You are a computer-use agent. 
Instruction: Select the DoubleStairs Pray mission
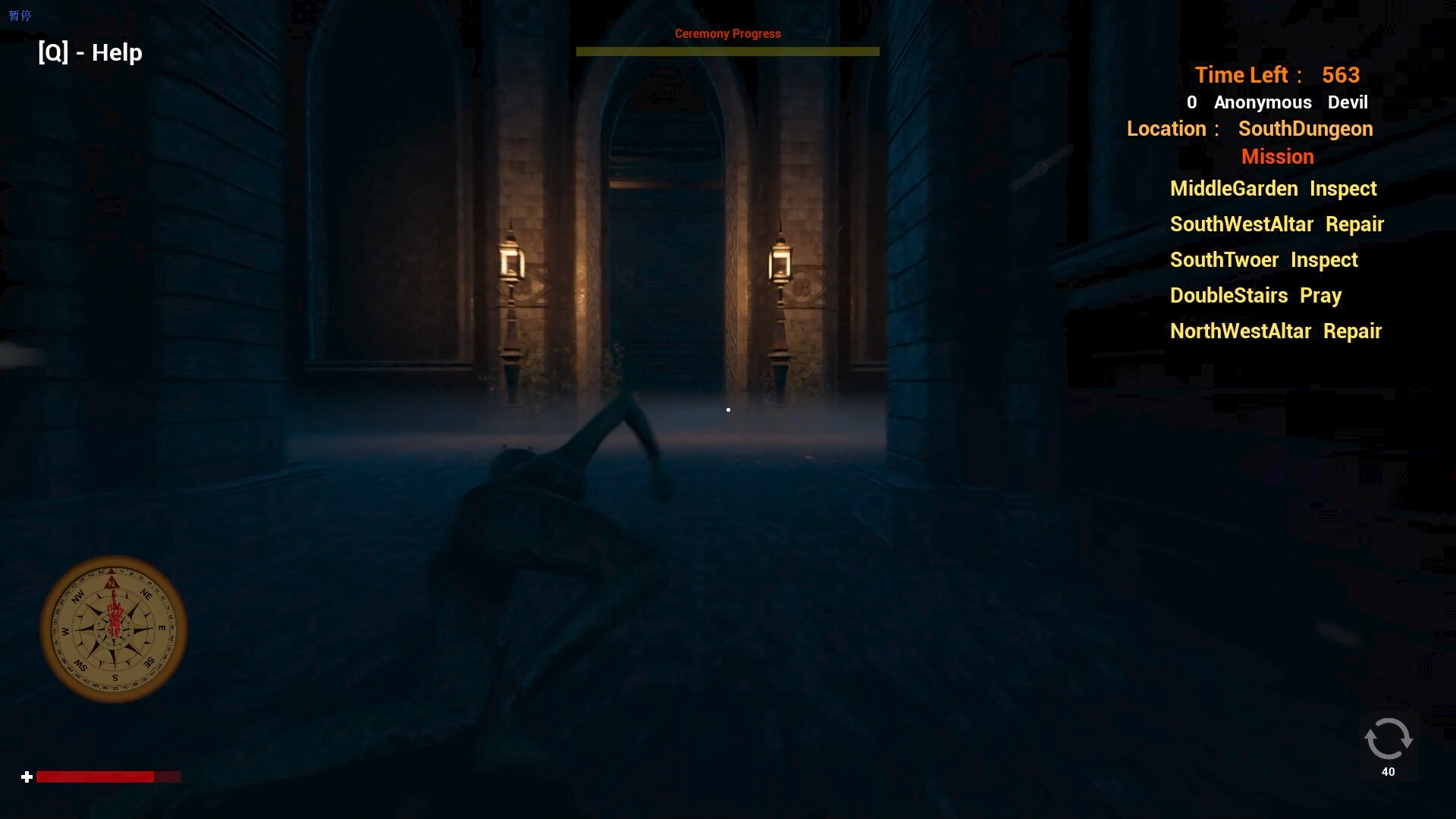pos(1256,296)
